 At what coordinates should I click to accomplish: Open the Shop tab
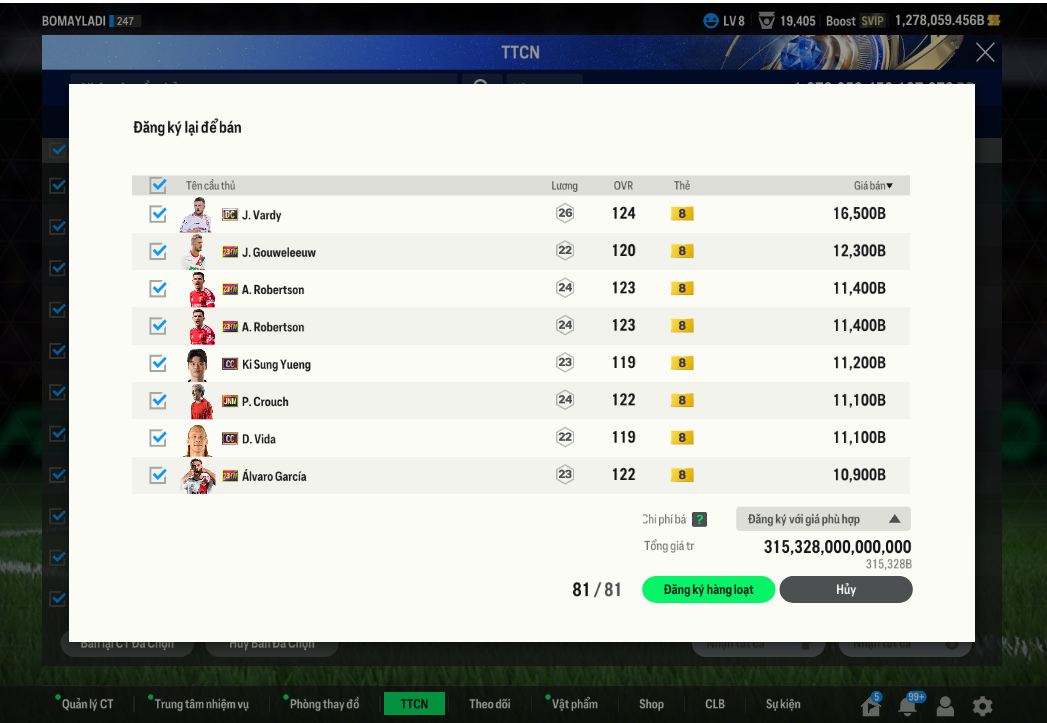pyautogui.click(x=651, y=704)
